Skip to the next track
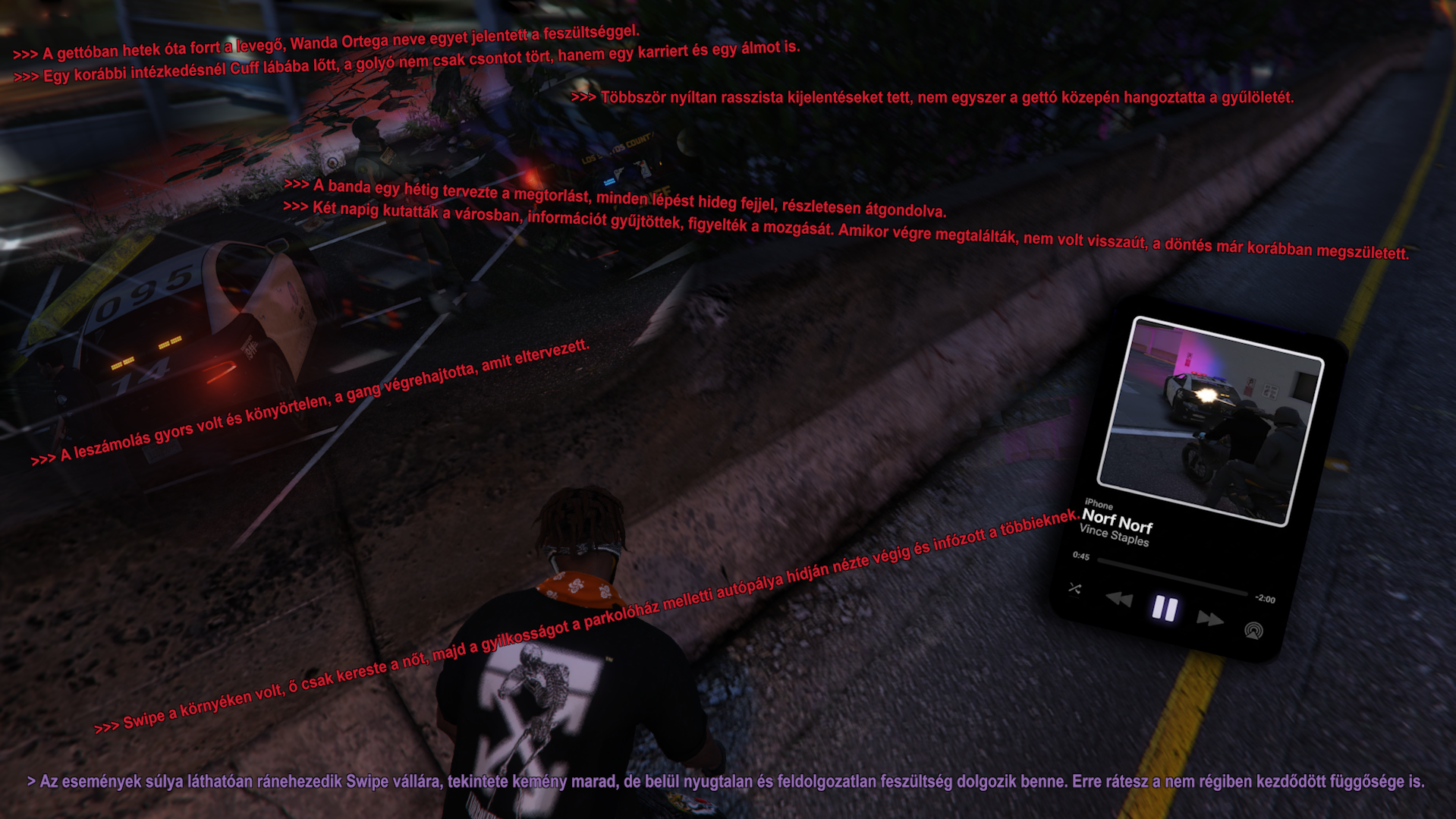Viewport: 1456px width, 819px height. pos(1209,619)
